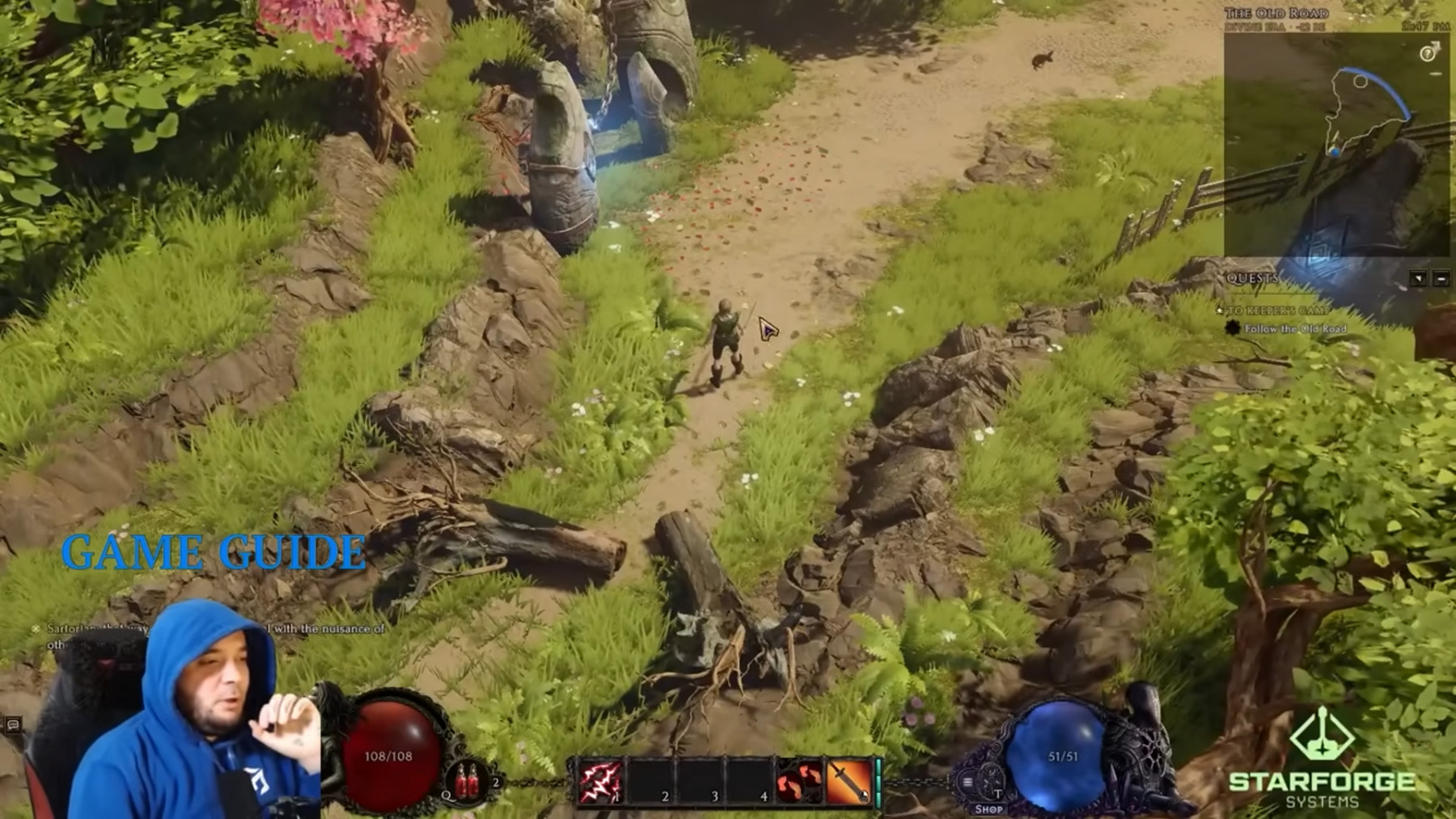Select the To Keeper's Camp quest entry
Screen dimensions: 1456x819
1278,310
